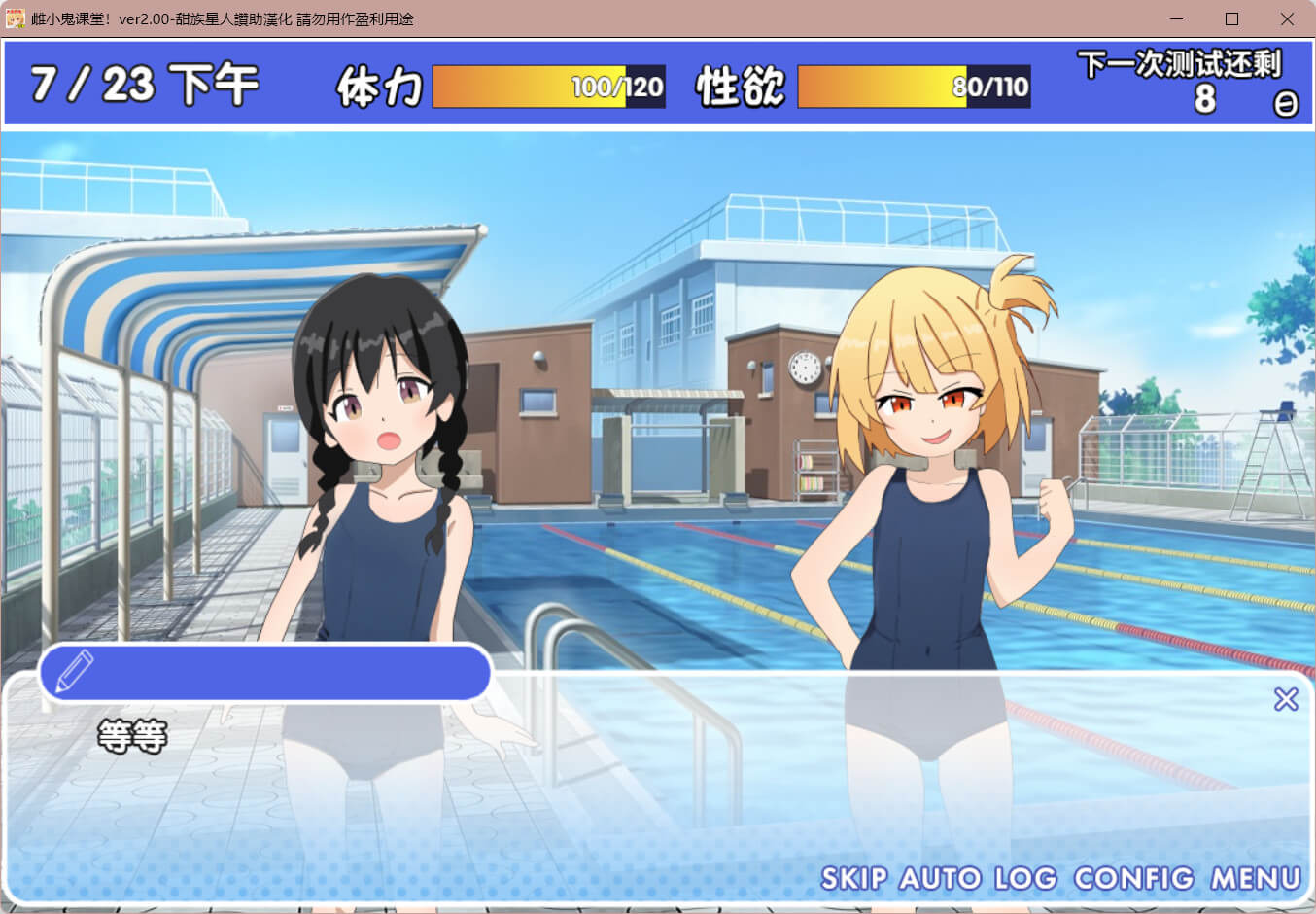Hide the dialogue box with X

1286,699
